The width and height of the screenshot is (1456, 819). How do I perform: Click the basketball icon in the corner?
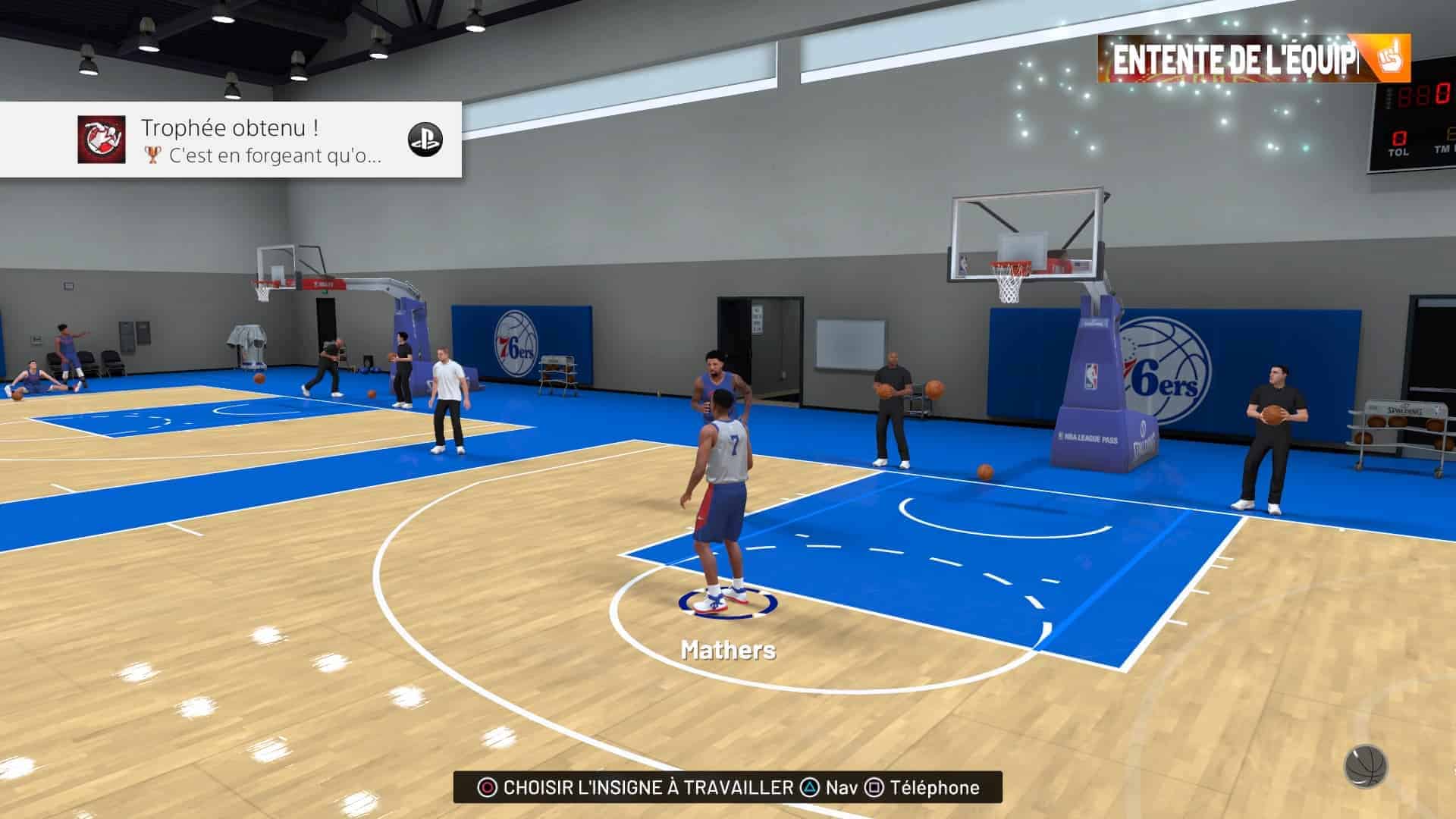point(1366,766)
